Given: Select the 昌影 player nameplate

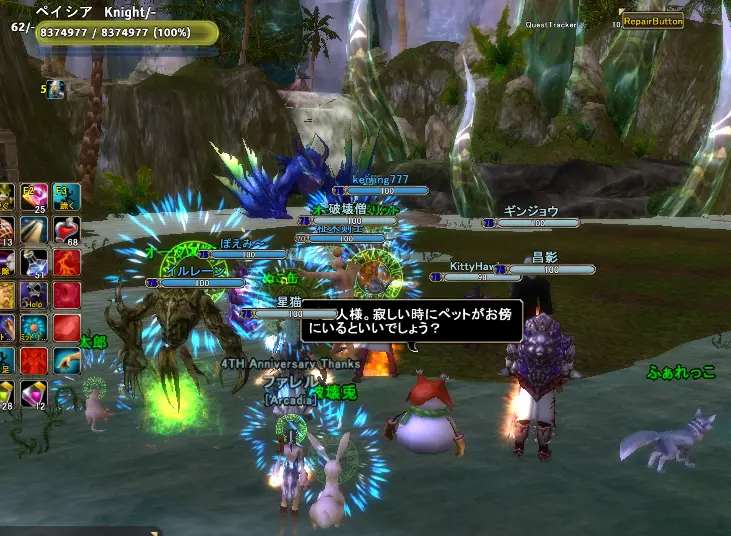Looking at the screenshot, I should [545, 258].
